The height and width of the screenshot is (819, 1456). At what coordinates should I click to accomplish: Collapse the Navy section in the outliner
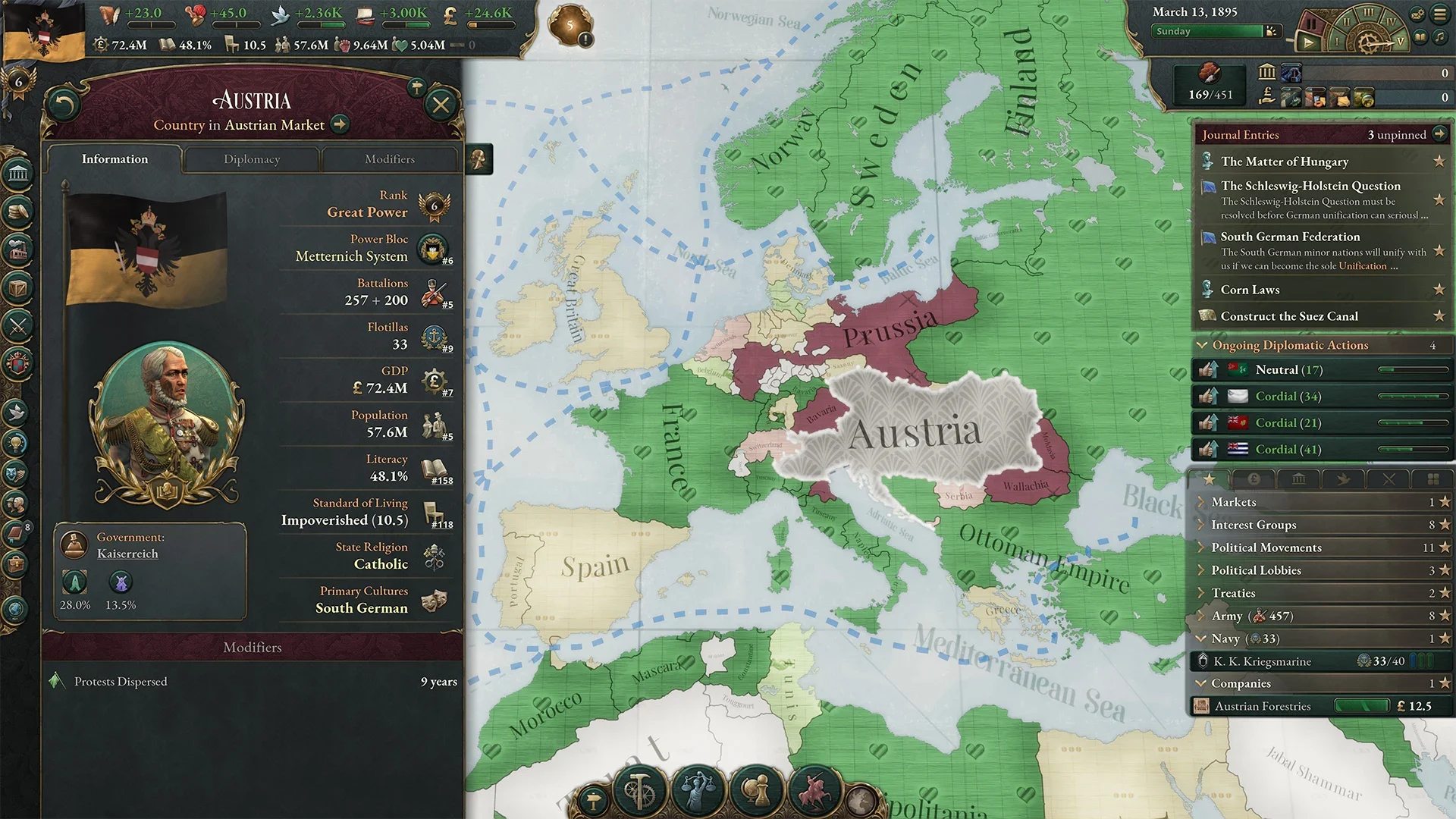click(x=1200, y=639)
